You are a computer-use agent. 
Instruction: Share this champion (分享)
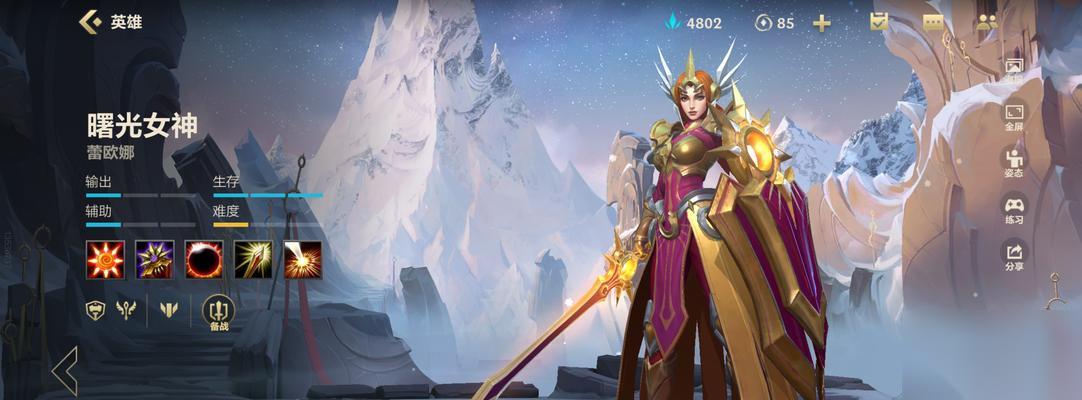pos(1014,257)
